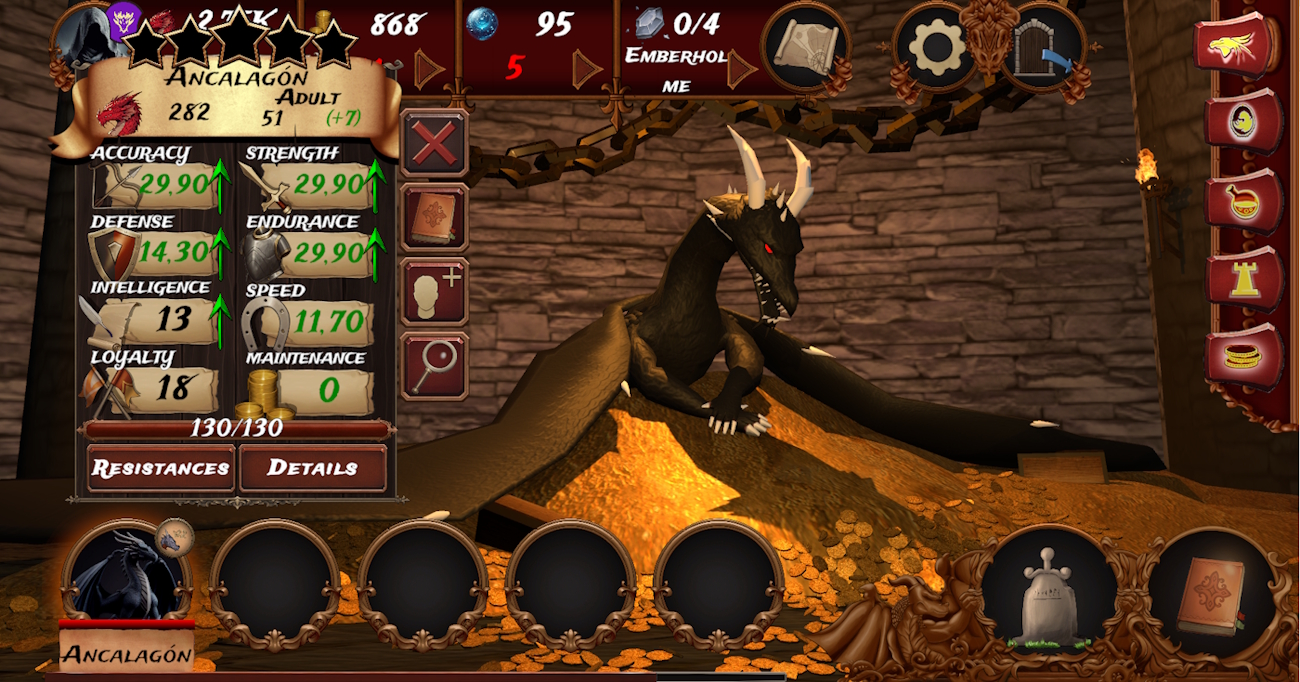Click the head with plus sign button
The height and width of the screenshot is (682, 1300).
[x=434, y=291]
